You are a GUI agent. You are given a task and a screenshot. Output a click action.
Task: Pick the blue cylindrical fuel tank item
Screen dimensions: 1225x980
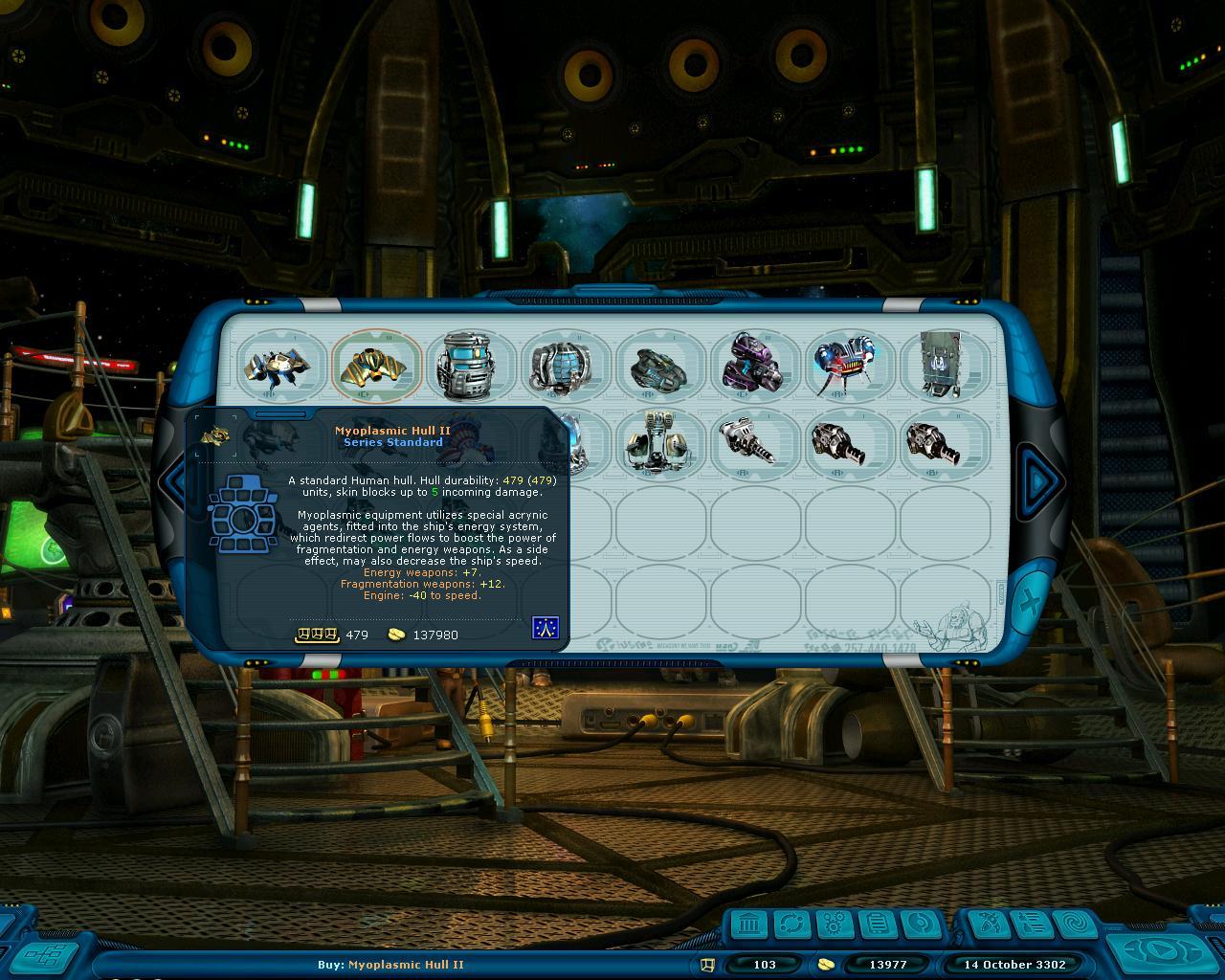tap(470, 366)
